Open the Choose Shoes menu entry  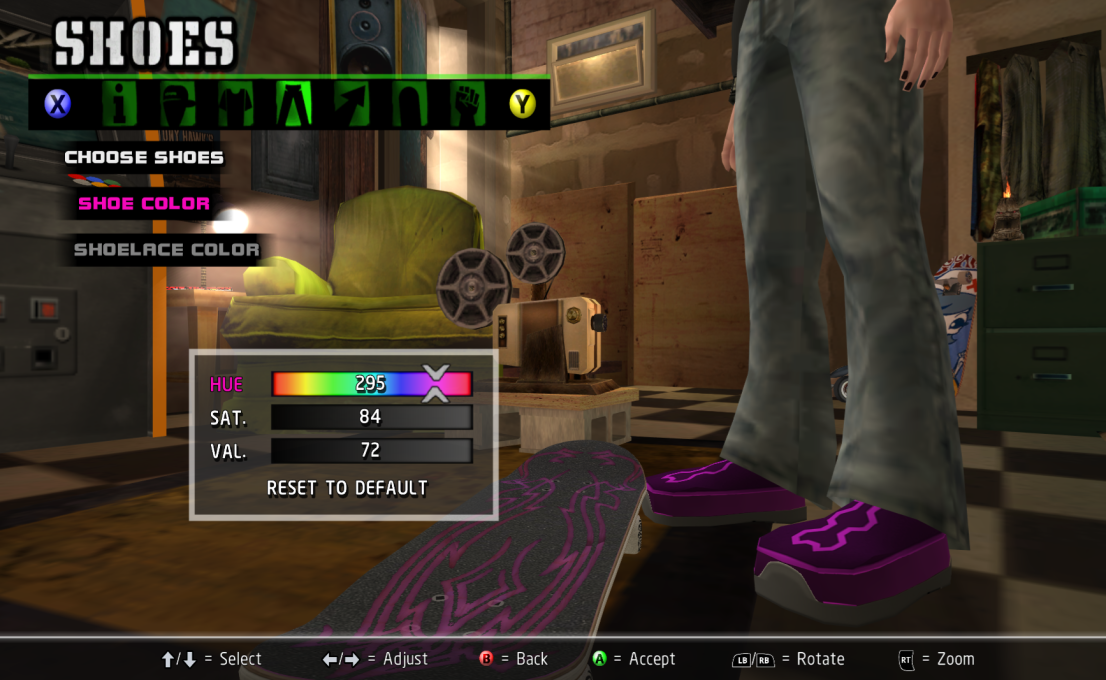coord(144,158)
